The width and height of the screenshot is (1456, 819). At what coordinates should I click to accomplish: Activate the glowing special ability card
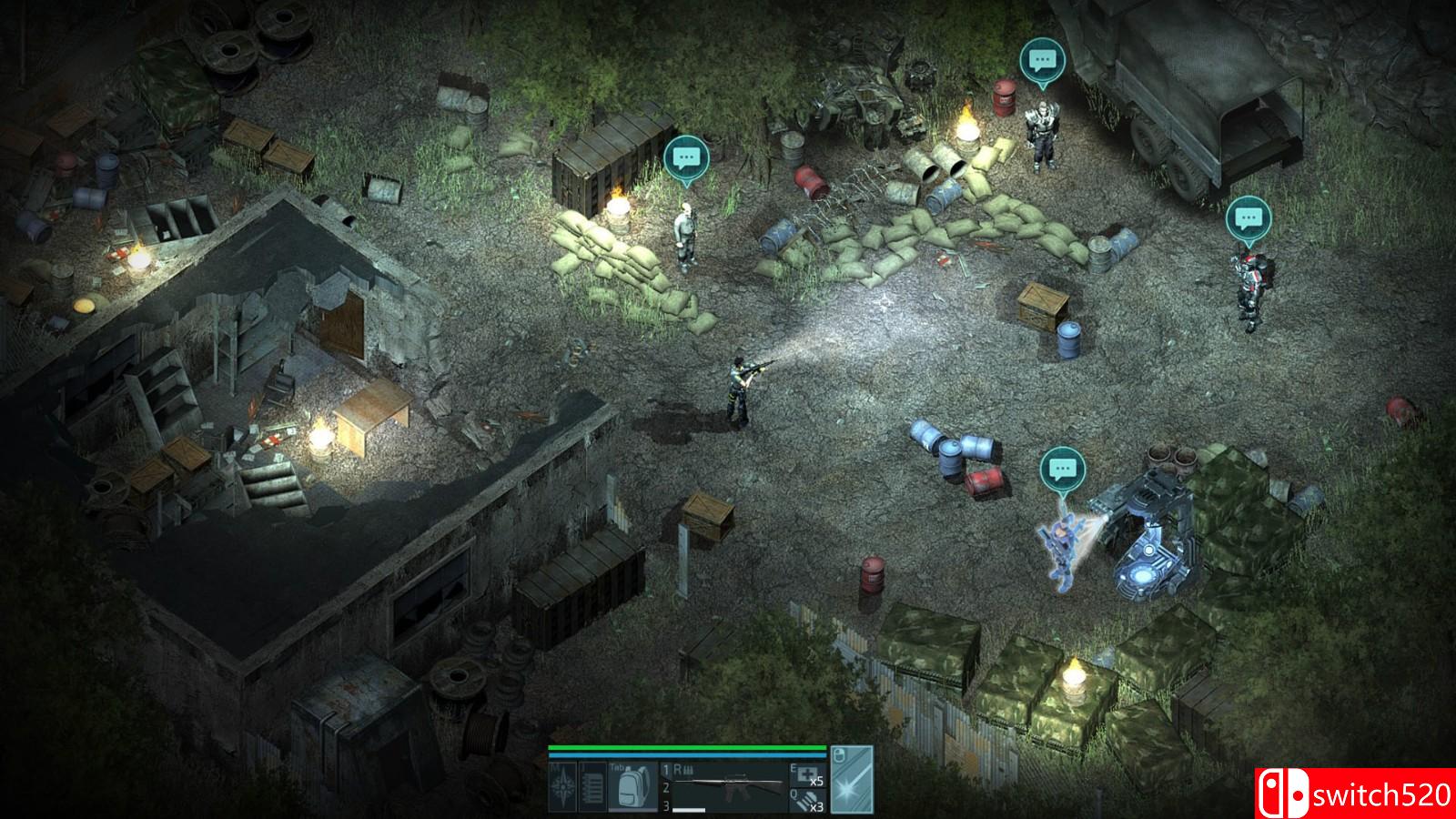(x=852, y=780)
